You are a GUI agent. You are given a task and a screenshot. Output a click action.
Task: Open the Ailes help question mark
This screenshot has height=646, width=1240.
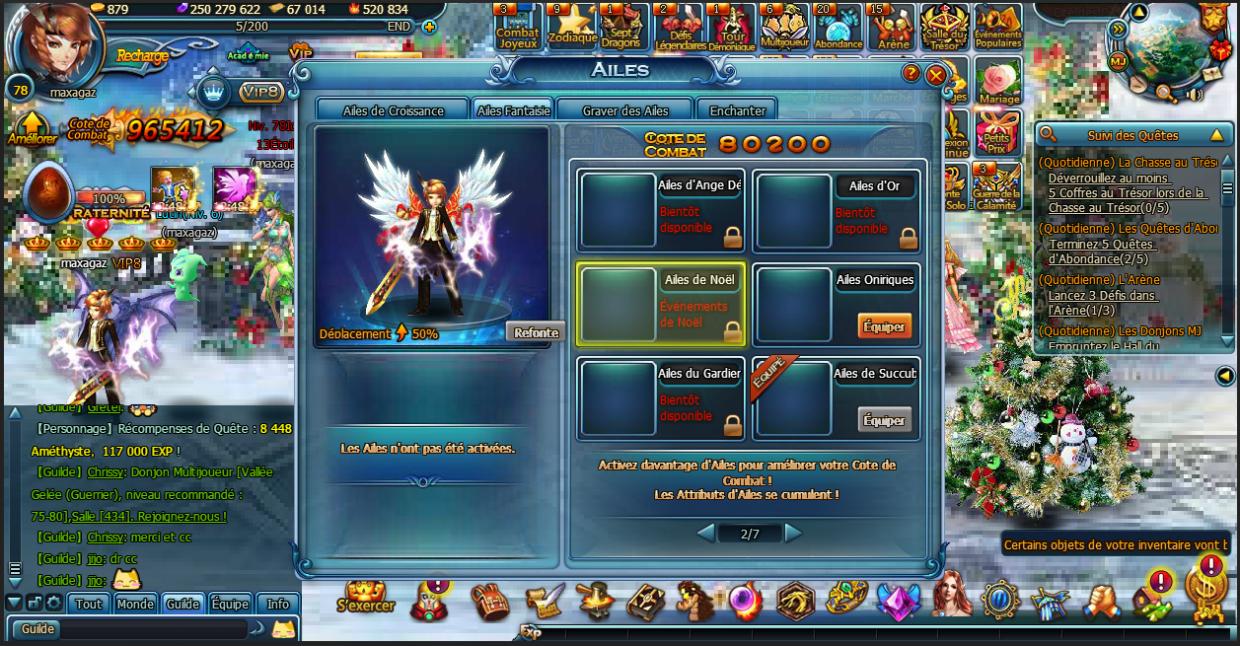[911, 73]
